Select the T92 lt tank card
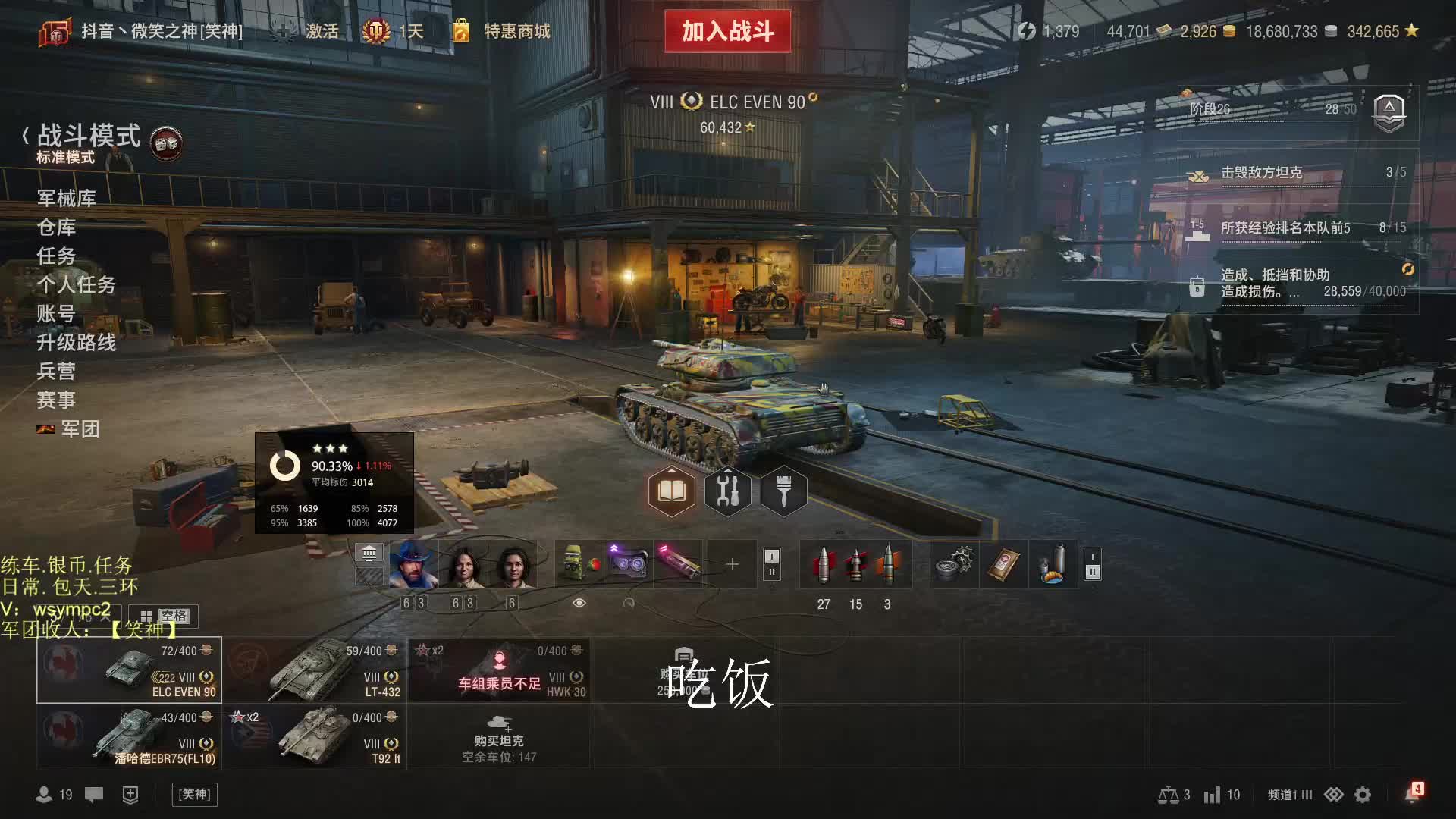The image size is (1456, 819). pos(315,737)
